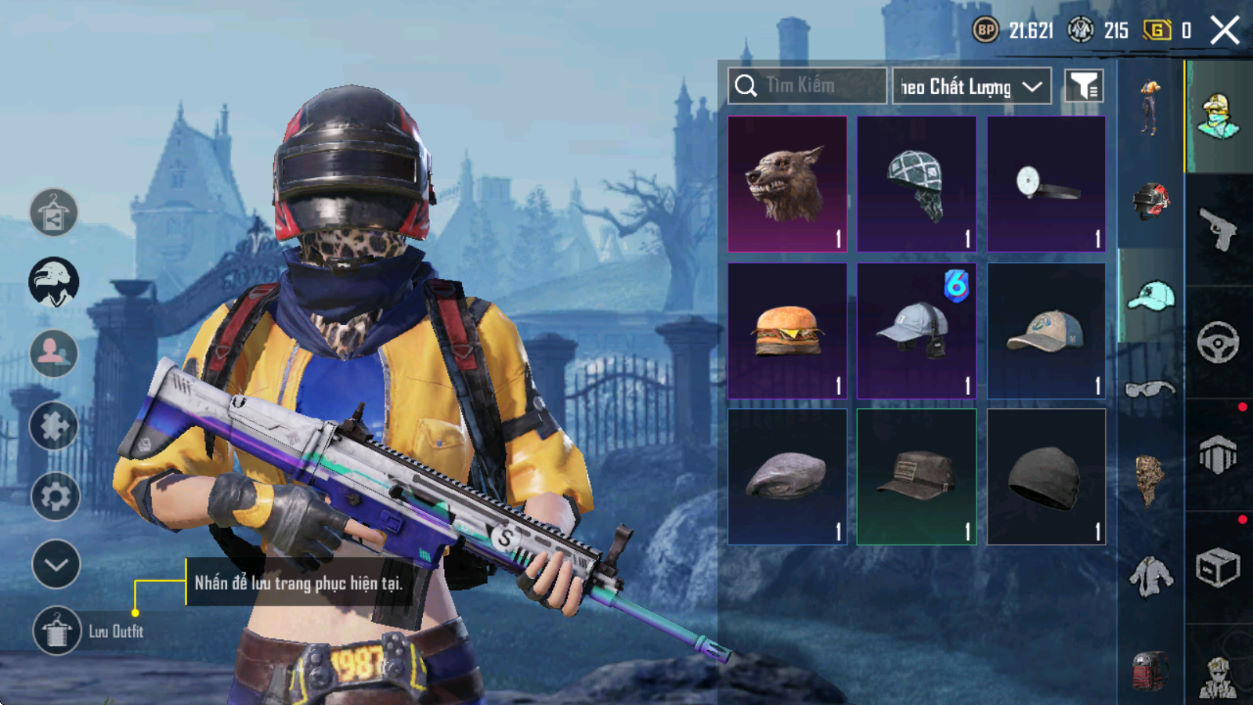Choose the dark military patrol cap
This screenshot has height=705, width=1253.
[x=916, y=476]
